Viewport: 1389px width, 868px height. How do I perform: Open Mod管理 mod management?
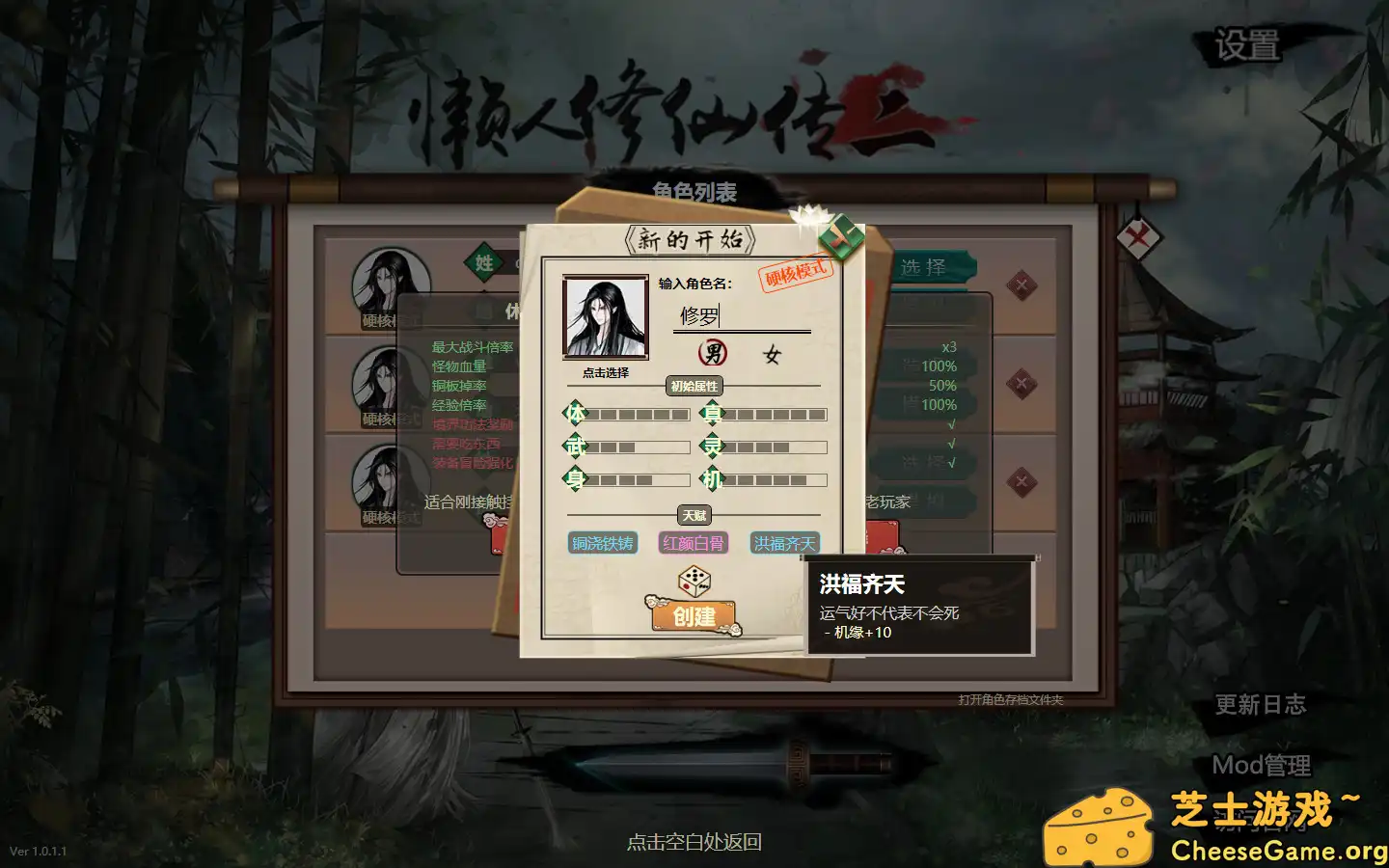[x=1261, y=765]
